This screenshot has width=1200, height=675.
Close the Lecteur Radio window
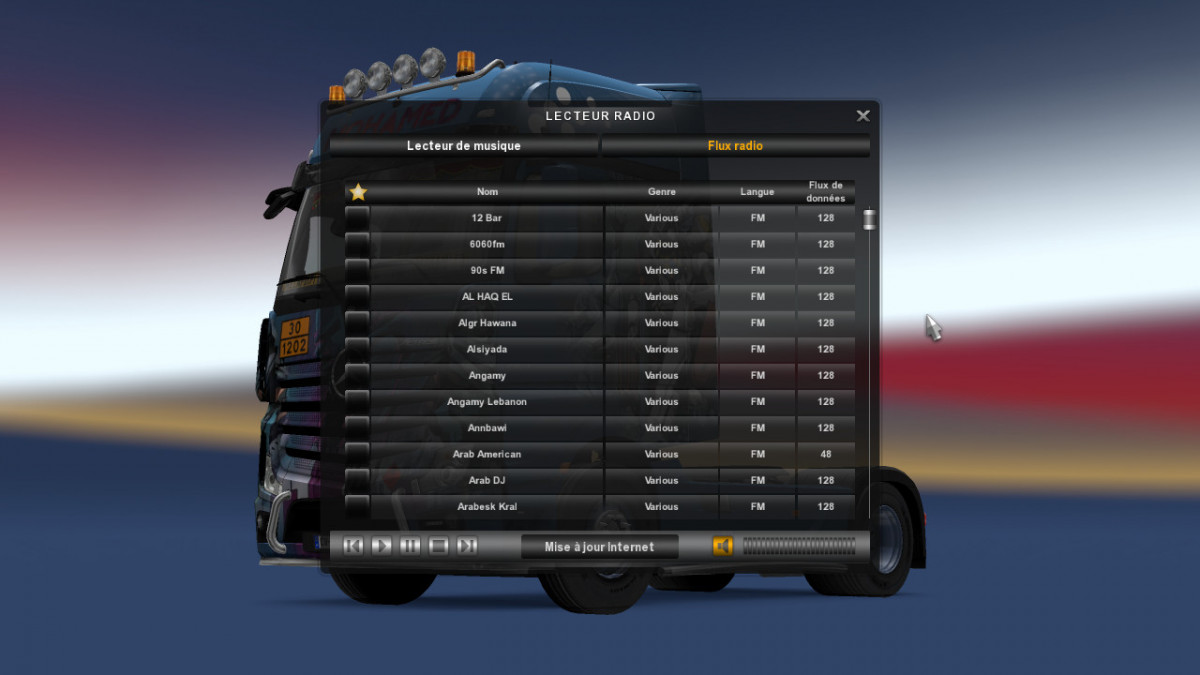click(863, 116)
